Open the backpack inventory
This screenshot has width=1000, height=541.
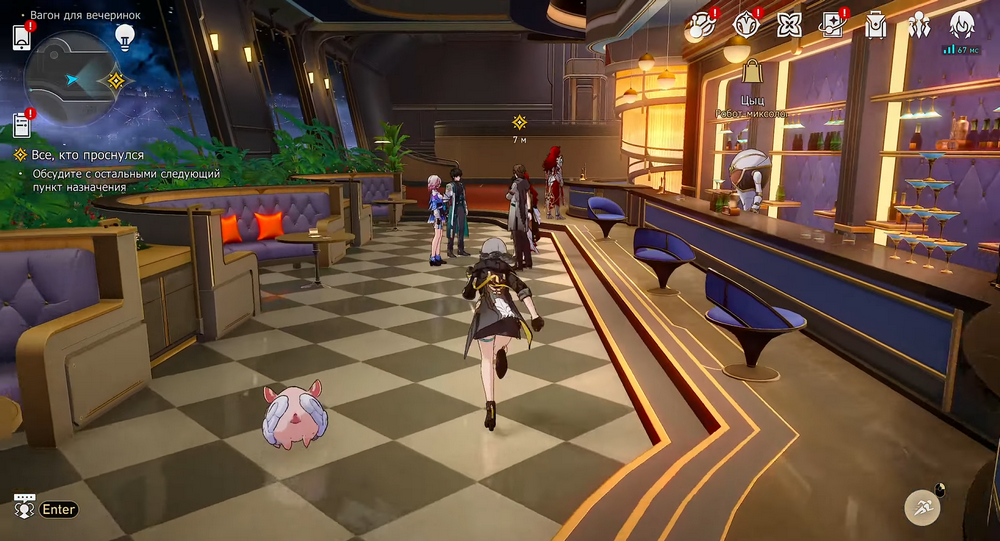[x=875, y=25]
